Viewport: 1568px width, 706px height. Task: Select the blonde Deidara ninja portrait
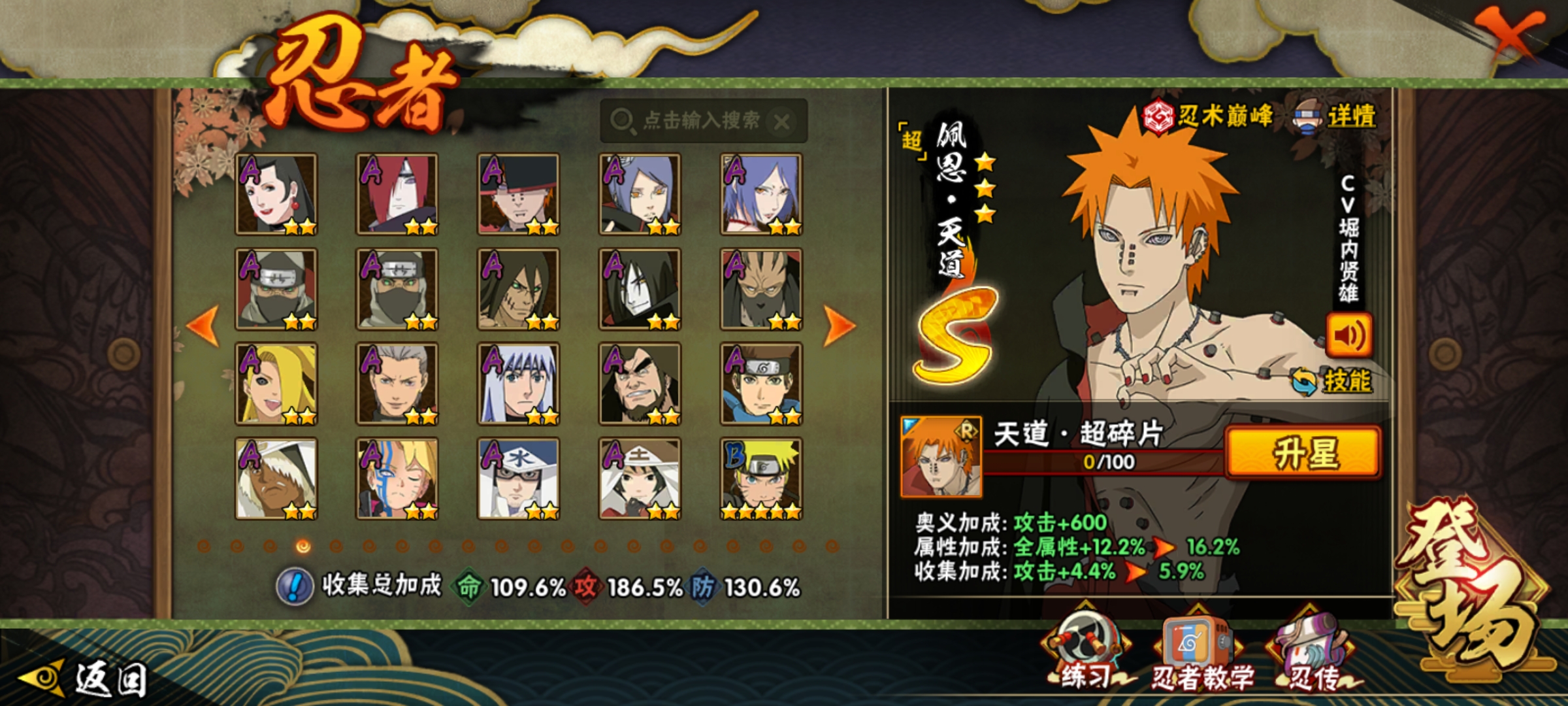276,384
